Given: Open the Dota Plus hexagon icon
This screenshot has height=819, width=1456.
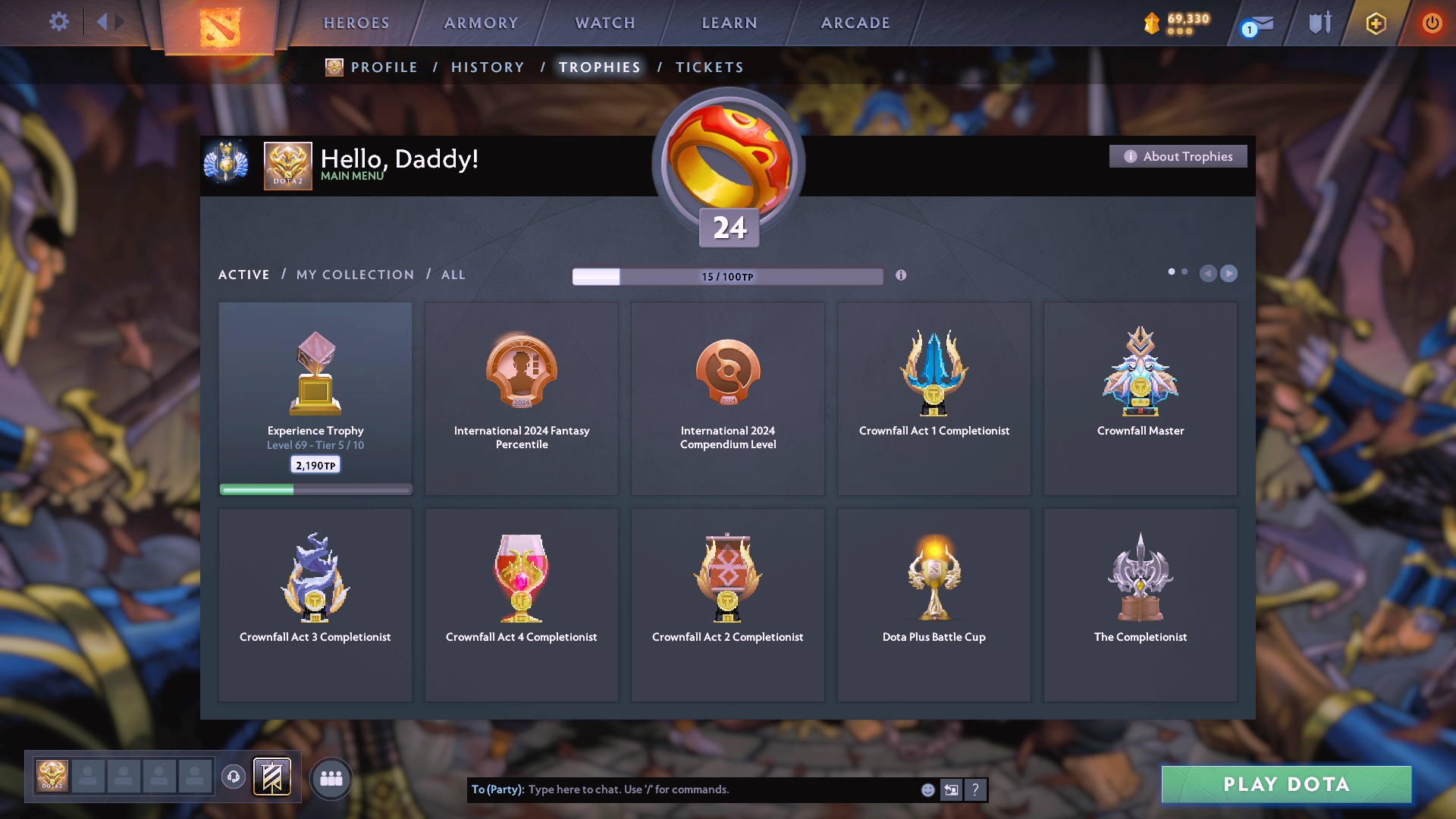Looking at the screenshot, I should click(1375, 23).
